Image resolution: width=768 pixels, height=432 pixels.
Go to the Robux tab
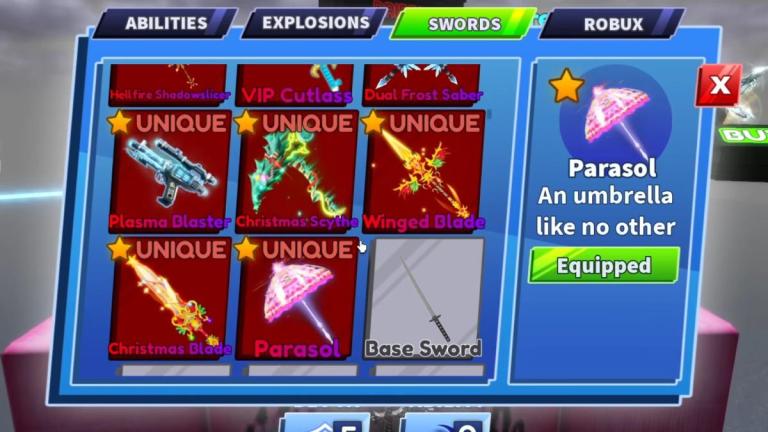click(x=612, y=23)
